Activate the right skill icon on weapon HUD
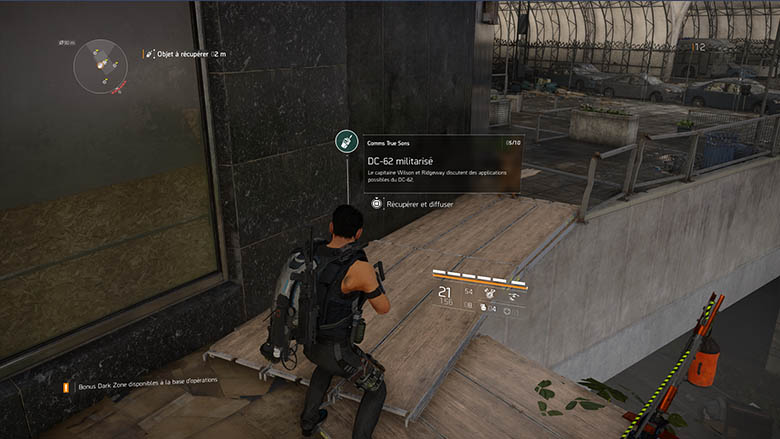The image size is (780, 439). tap(515, 293)
